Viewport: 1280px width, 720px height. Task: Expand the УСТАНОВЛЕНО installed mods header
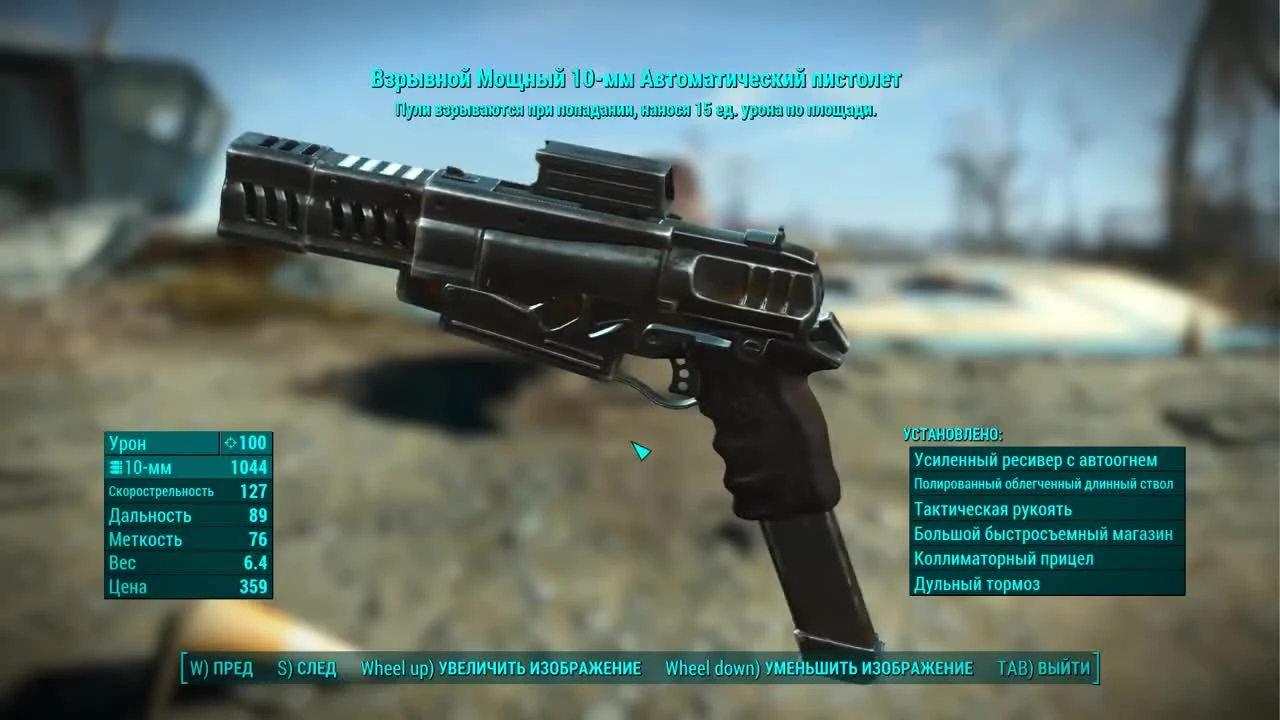(951, 435)
